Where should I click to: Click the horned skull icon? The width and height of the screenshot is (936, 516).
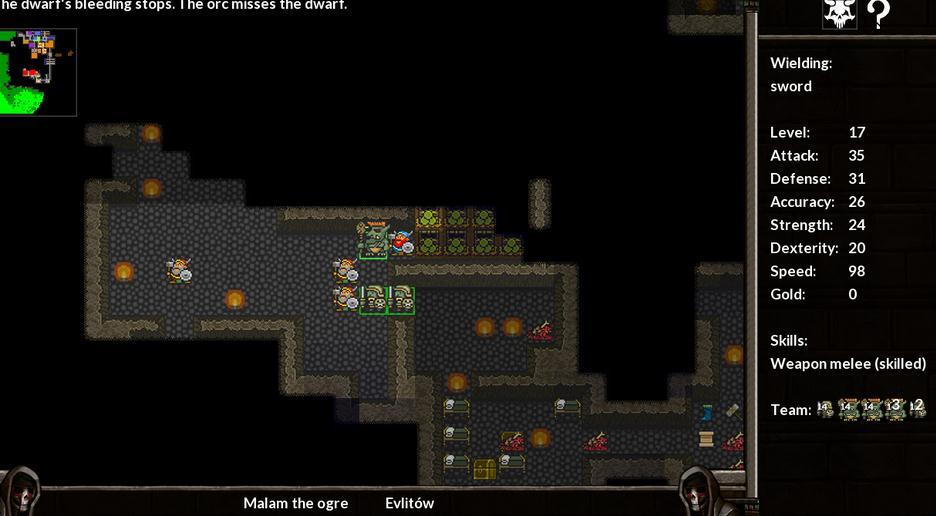click(839, 13)
